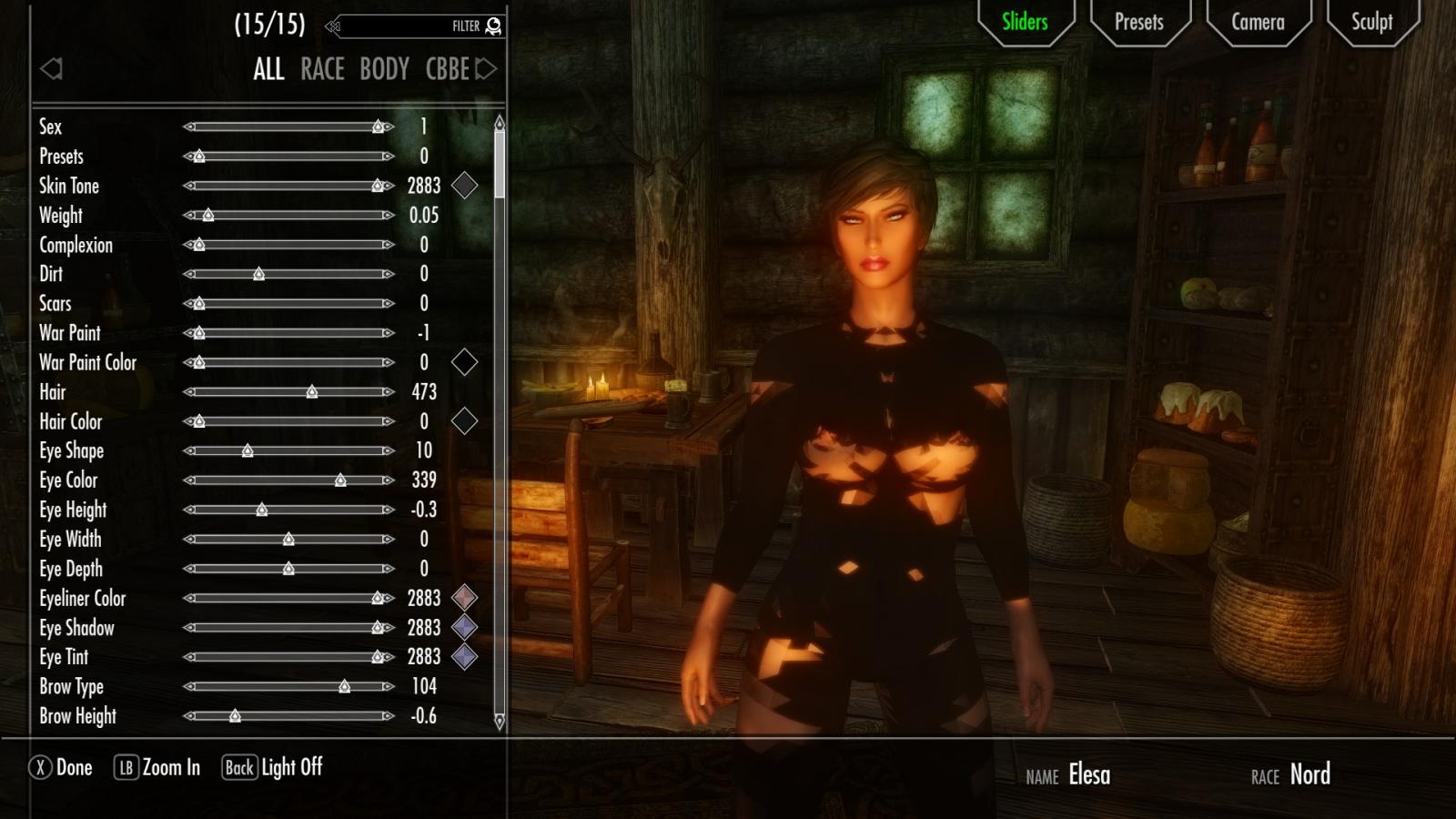The image size is (1456, 819).
Task: Click the Sex slider
Action: pos(378,127)
